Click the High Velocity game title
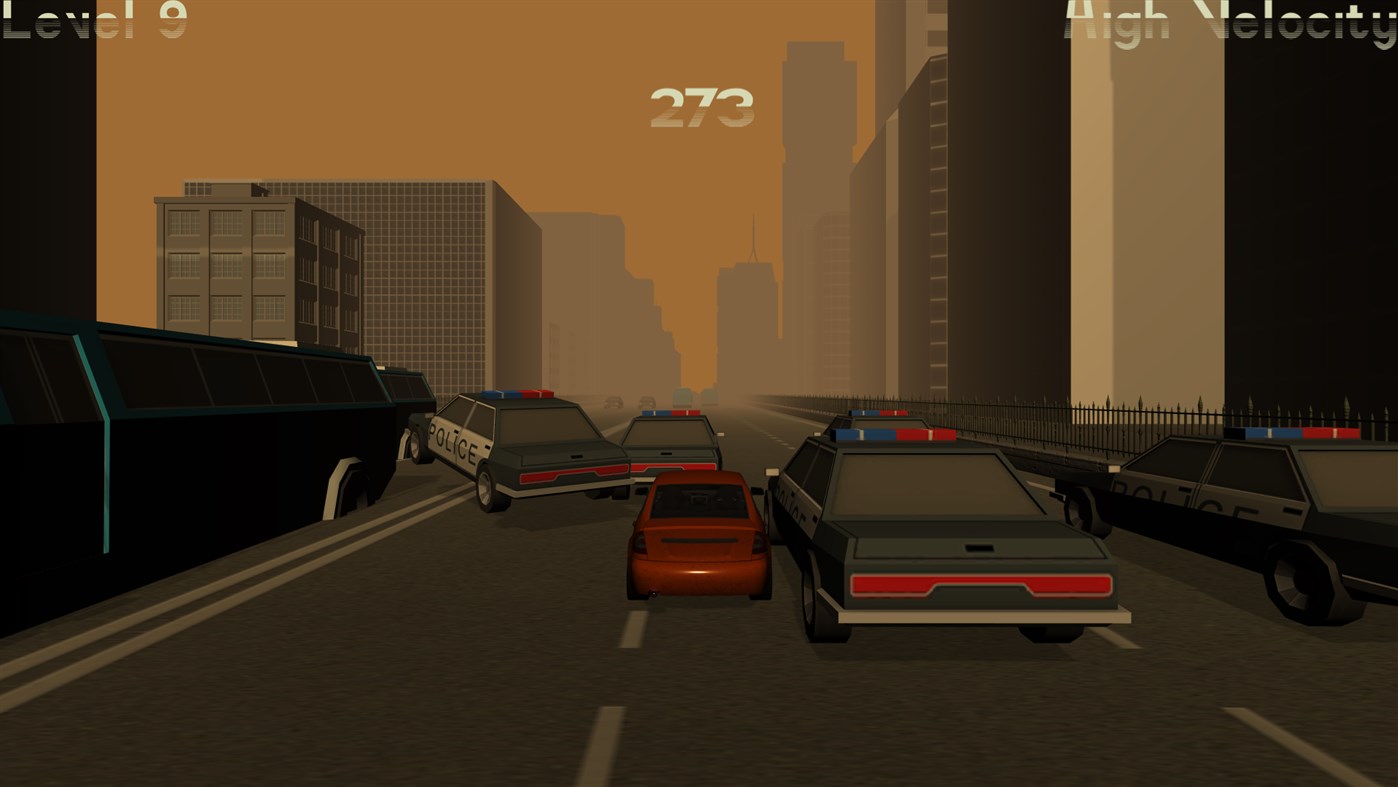 [1230, 22]
